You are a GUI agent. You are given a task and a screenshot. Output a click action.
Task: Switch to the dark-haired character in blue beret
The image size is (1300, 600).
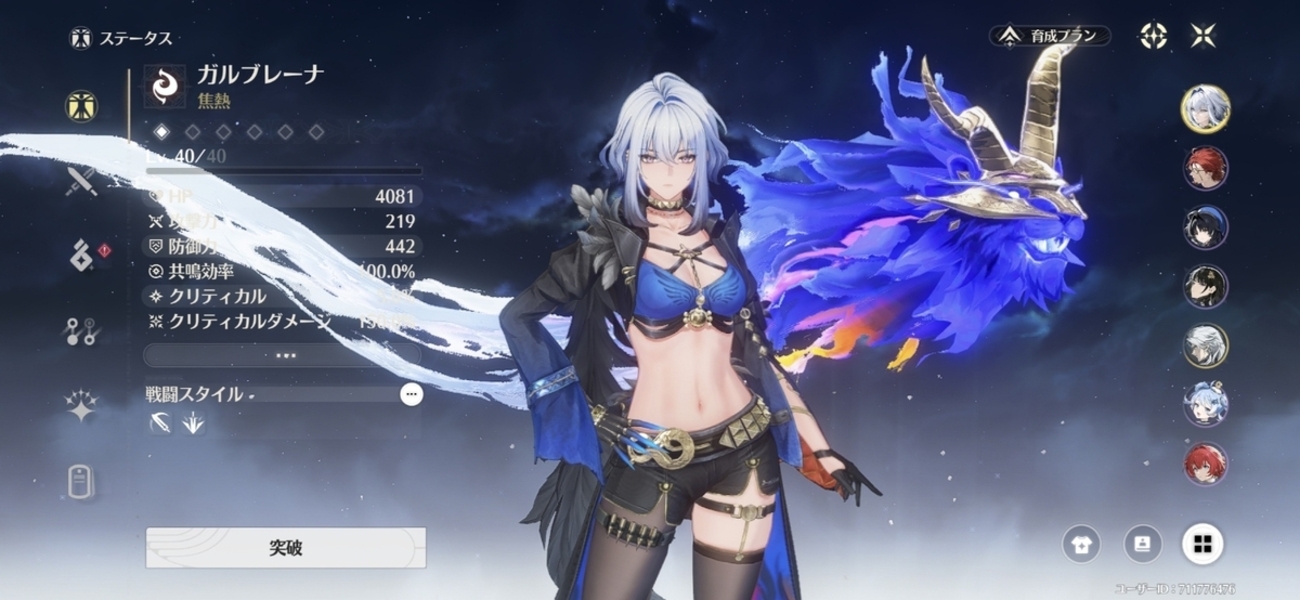1205,228
